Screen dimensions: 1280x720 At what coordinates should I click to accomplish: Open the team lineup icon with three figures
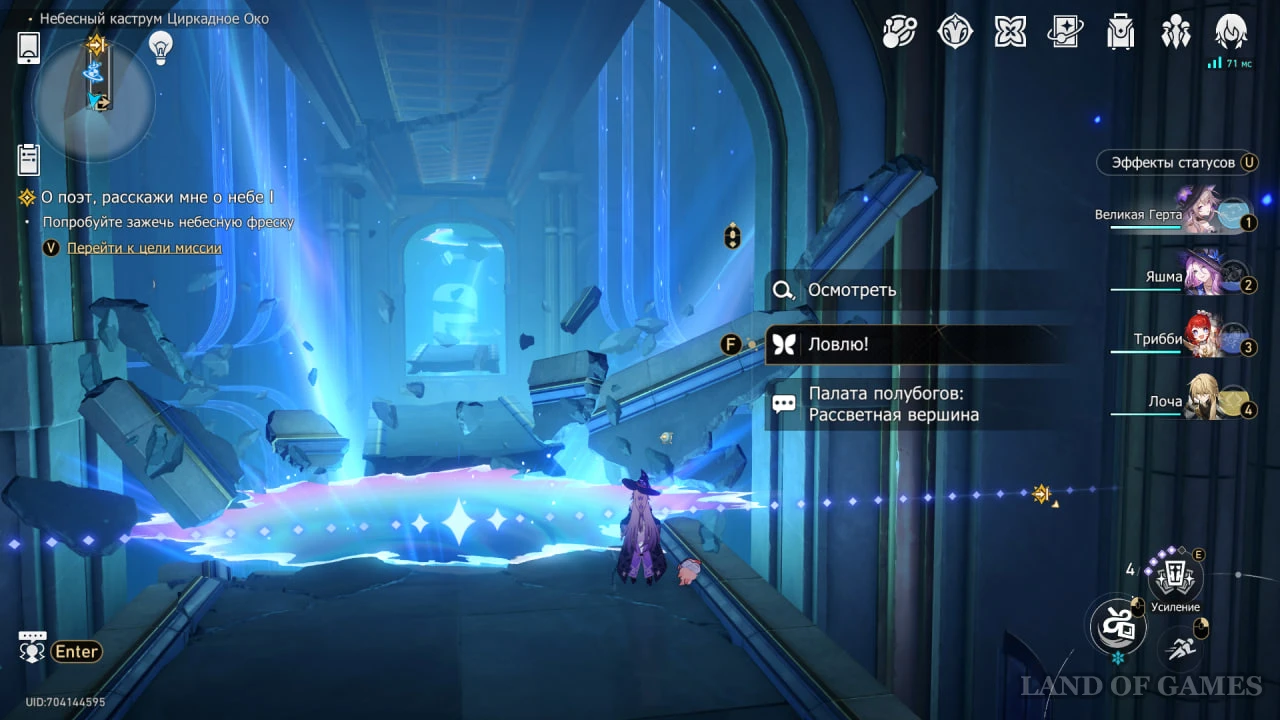pos(1175,32)
